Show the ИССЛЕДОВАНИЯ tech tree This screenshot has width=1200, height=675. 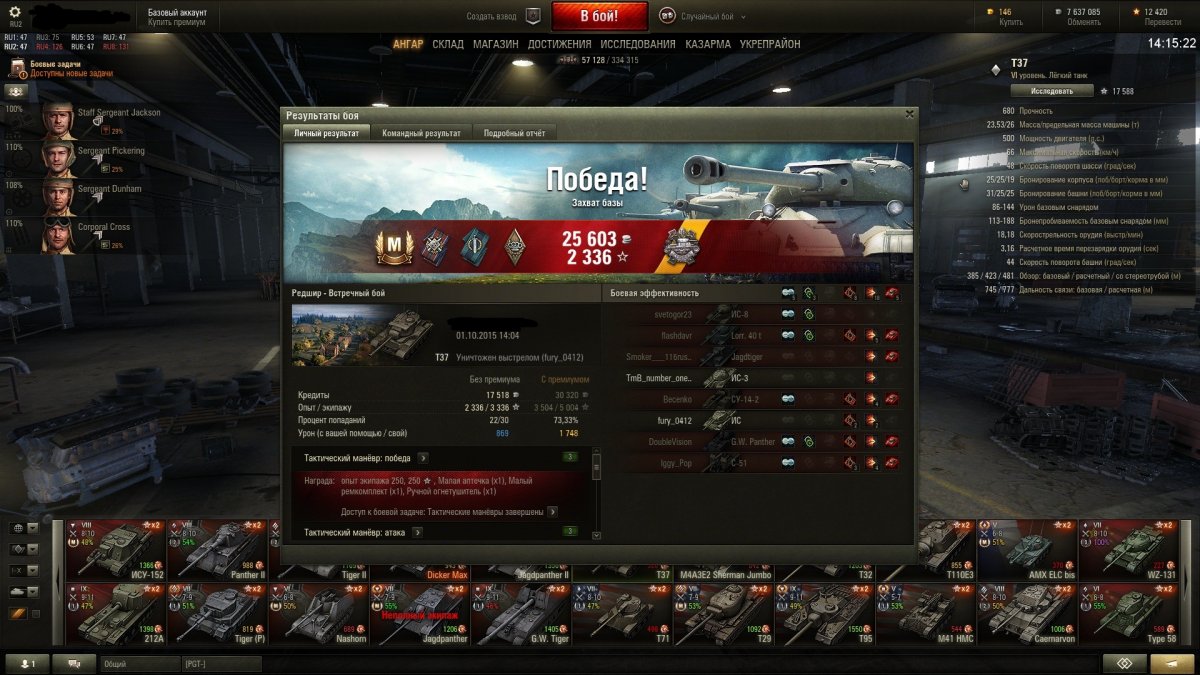[x=638, y=44]
